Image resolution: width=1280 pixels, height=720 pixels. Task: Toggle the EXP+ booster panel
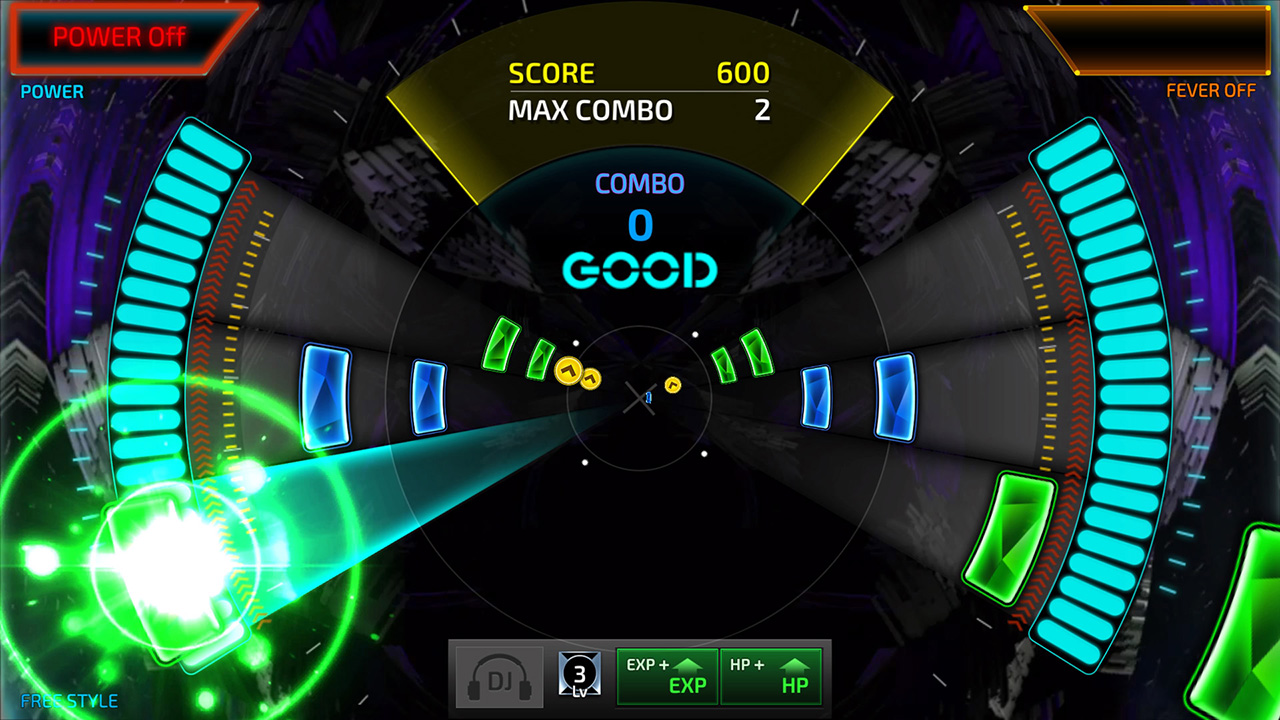click(667, 675)
